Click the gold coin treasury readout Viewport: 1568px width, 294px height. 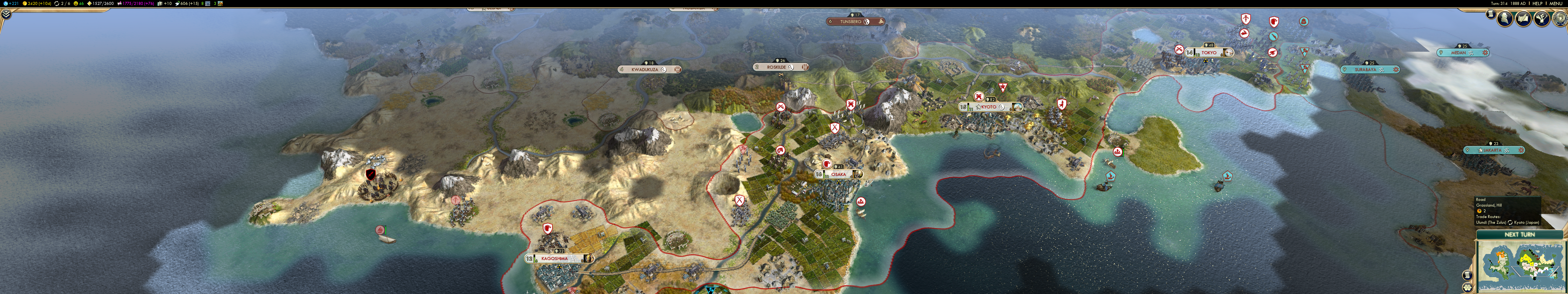click(x=36, y=4)
